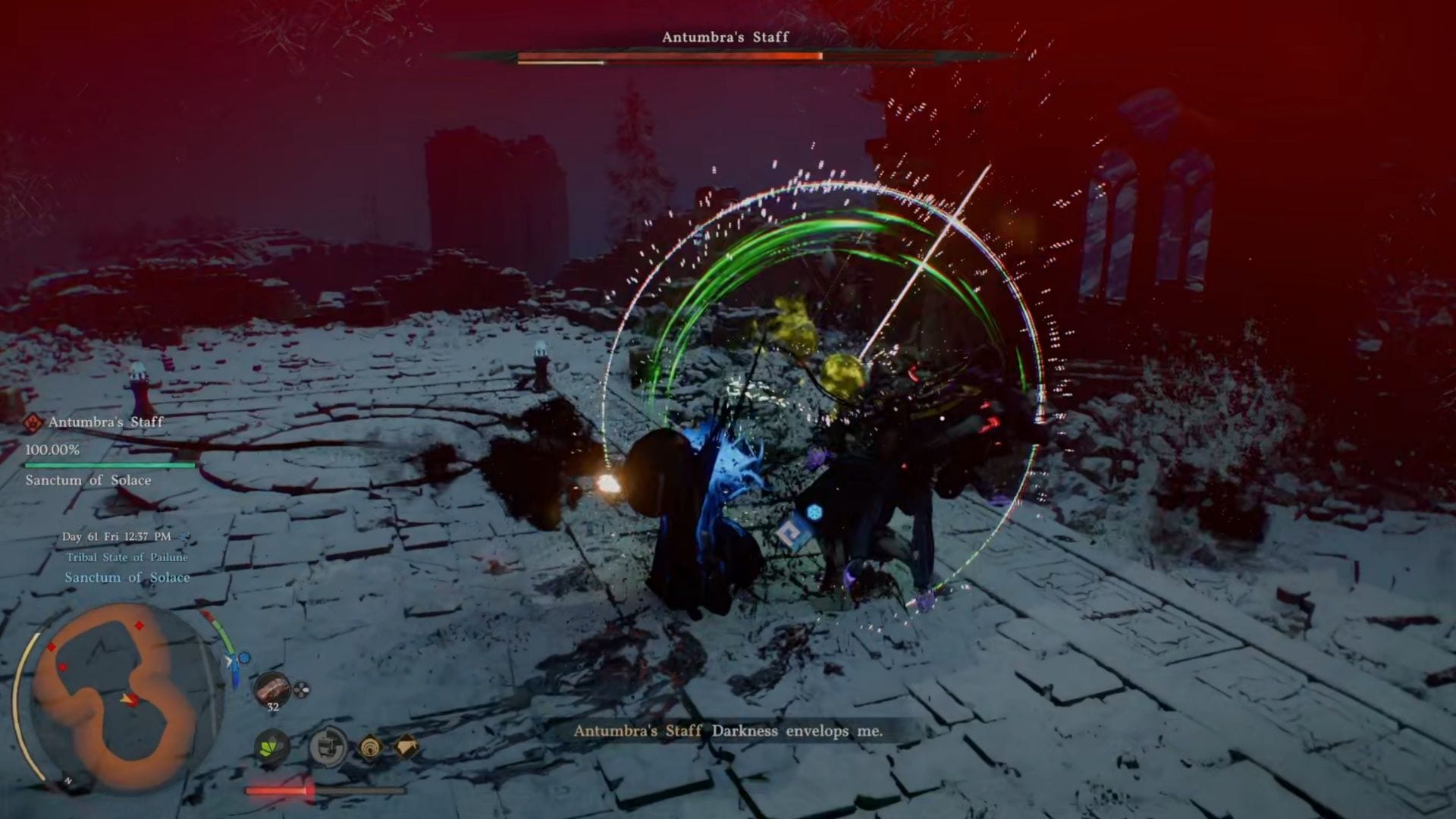Activate the gold diamond skill beside the spiral
1456x819 pixels.
407,748
